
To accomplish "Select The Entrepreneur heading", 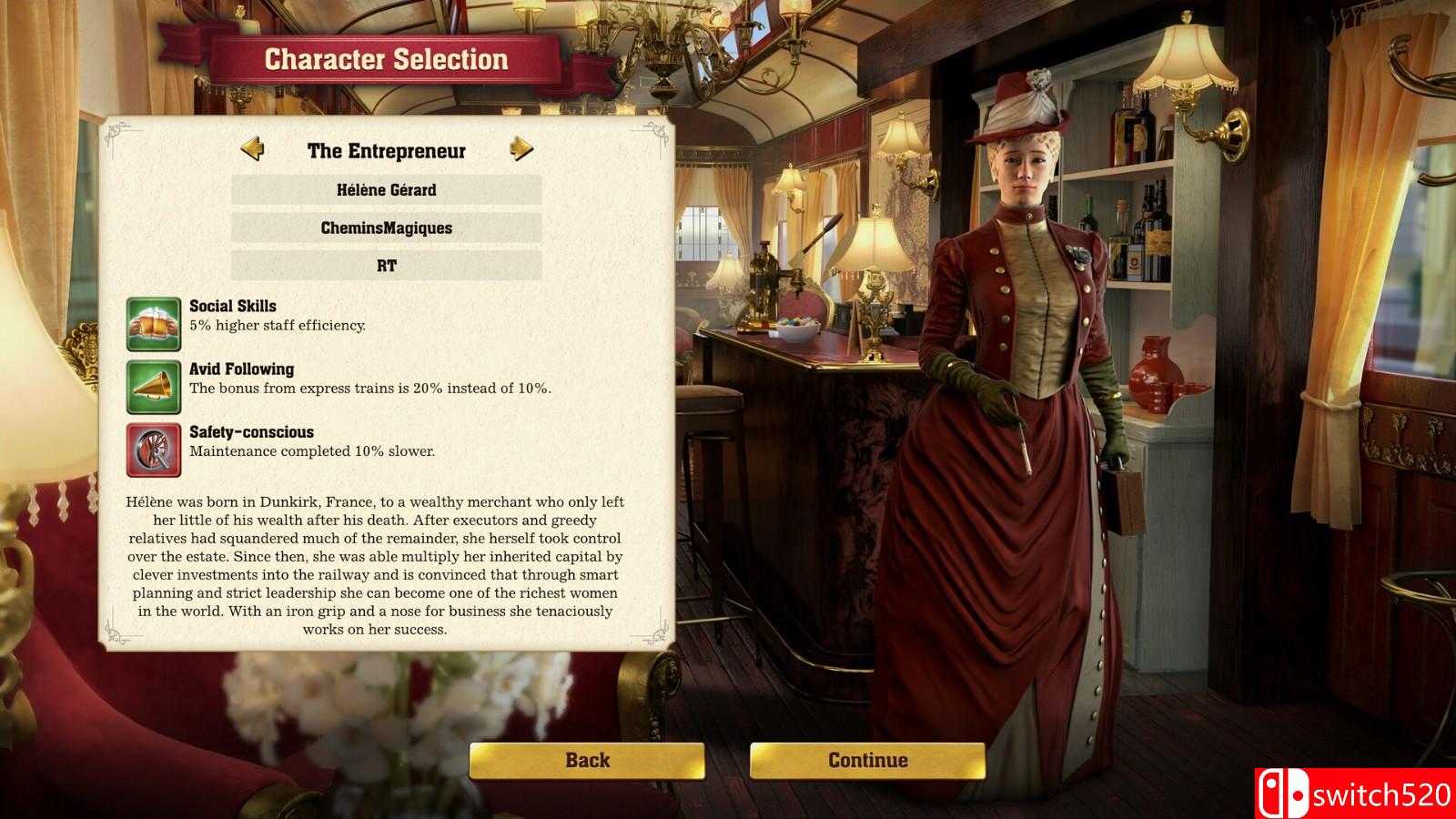I will click(386, 150).
